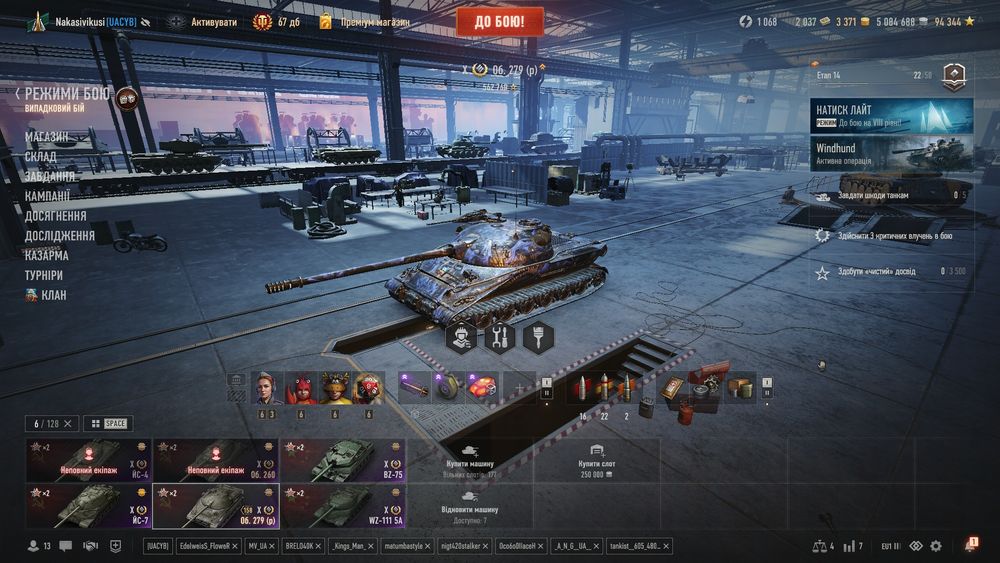Select КАМПАНІЇ from the side menu
This screenshot has height=563, width=1000.
[48, 196]
